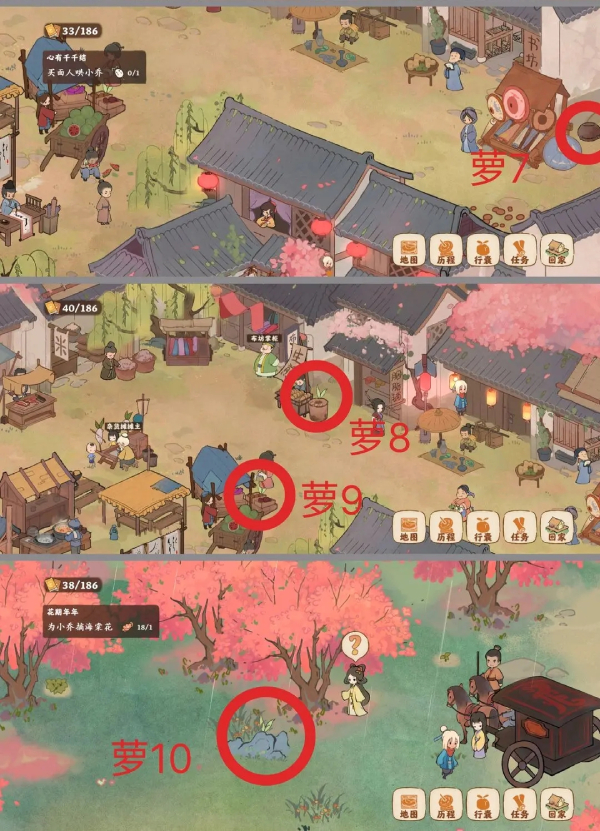The height and width of the screenshot is (831, 600).
Task: Open 任务 quests in the bottom screenshot
Action: point(518,804)
